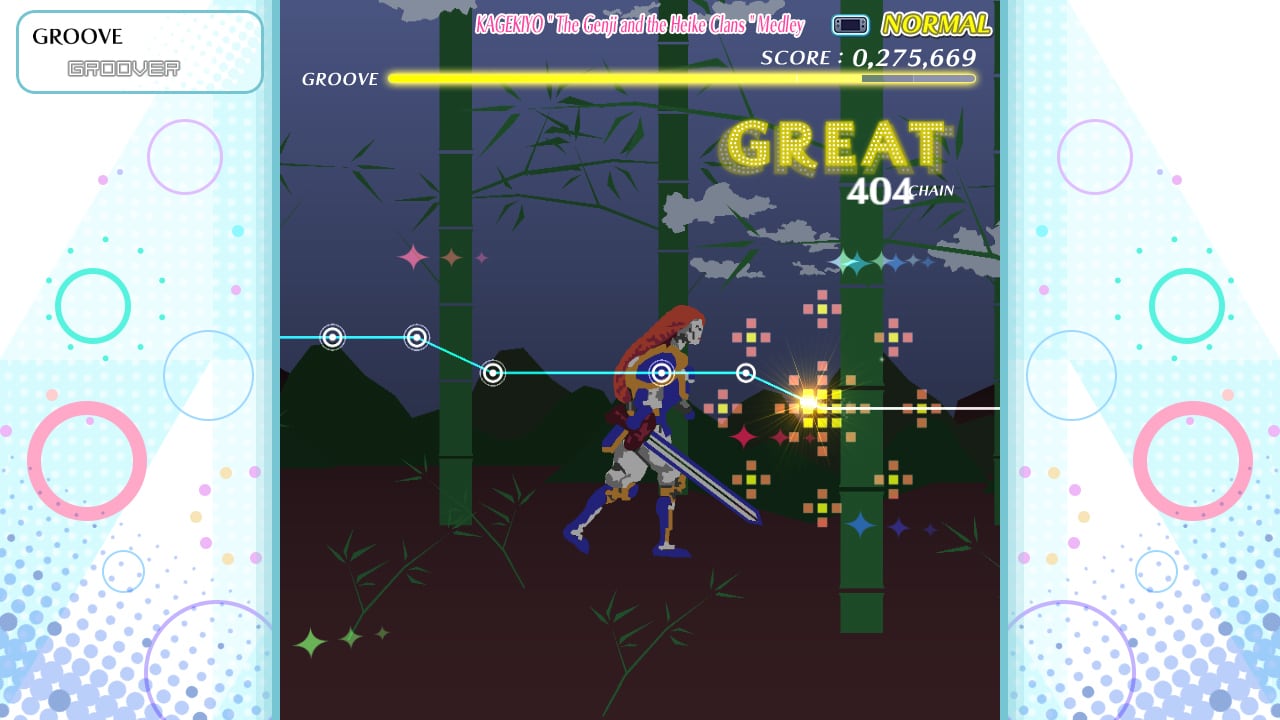Image resolution: width=1280 pixels, height=720 pixels.
Task: Select the target ring right of the avatar
Action: pyautogui.click(x=745, y=372)
